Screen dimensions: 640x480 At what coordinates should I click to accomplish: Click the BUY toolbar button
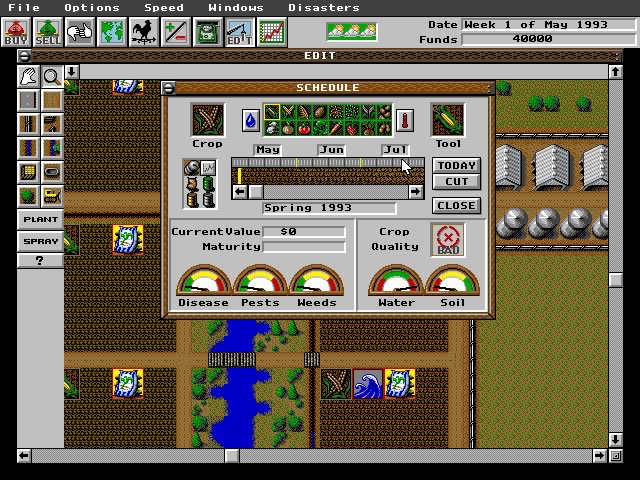(x=16, y=33)
